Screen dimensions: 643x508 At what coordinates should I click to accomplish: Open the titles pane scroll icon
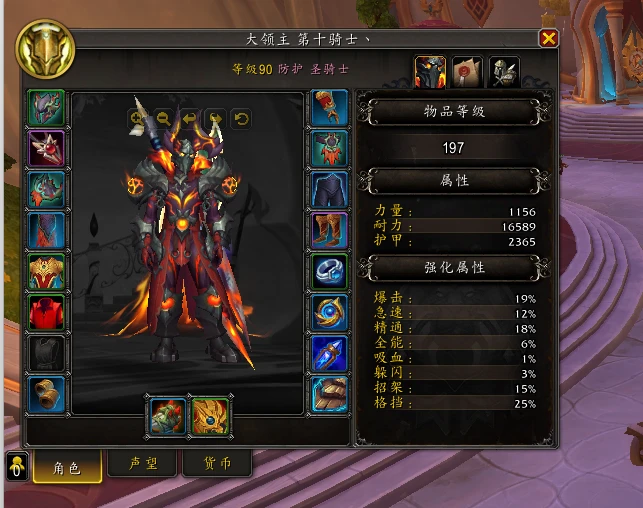467,71
